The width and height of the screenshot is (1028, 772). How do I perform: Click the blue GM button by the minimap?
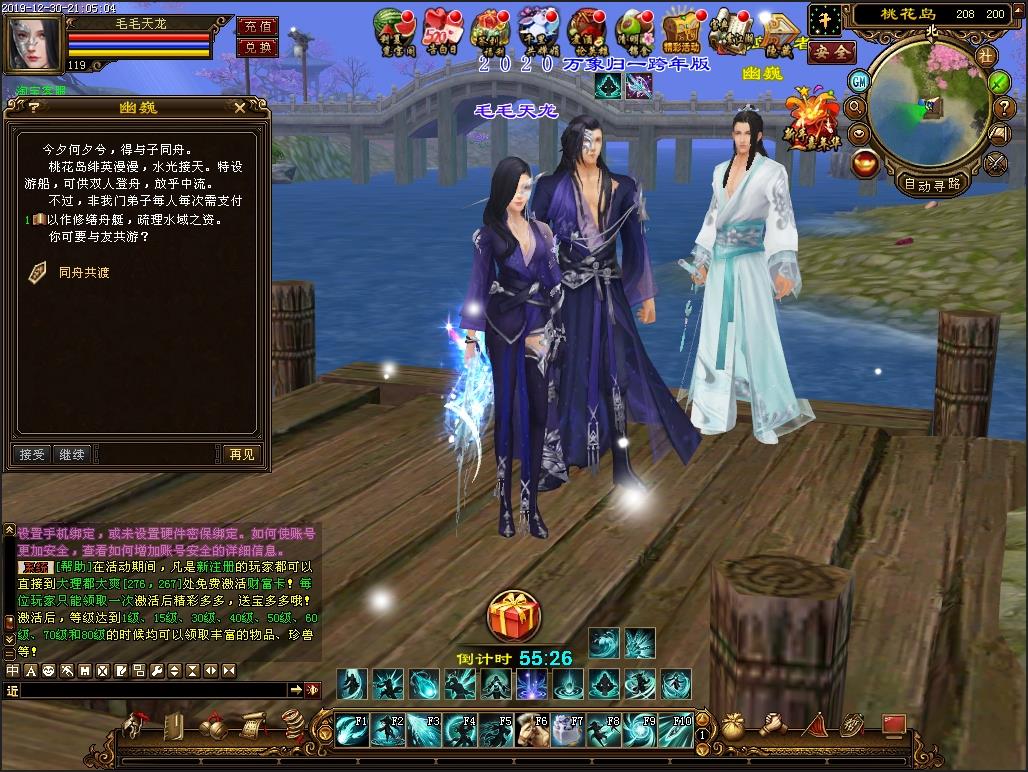tap(858, 81)
